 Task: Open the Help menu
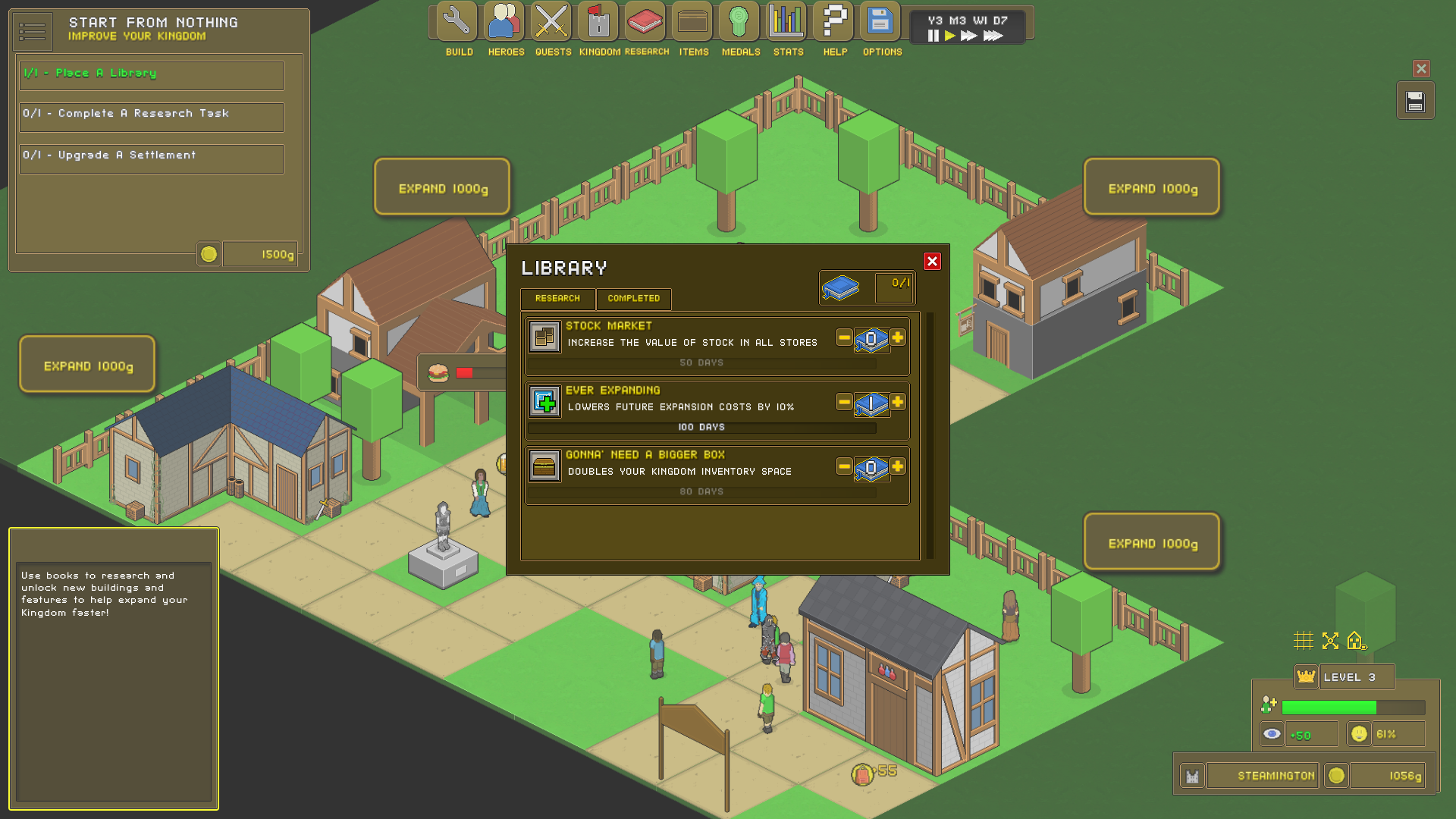[x=834, y=23]
